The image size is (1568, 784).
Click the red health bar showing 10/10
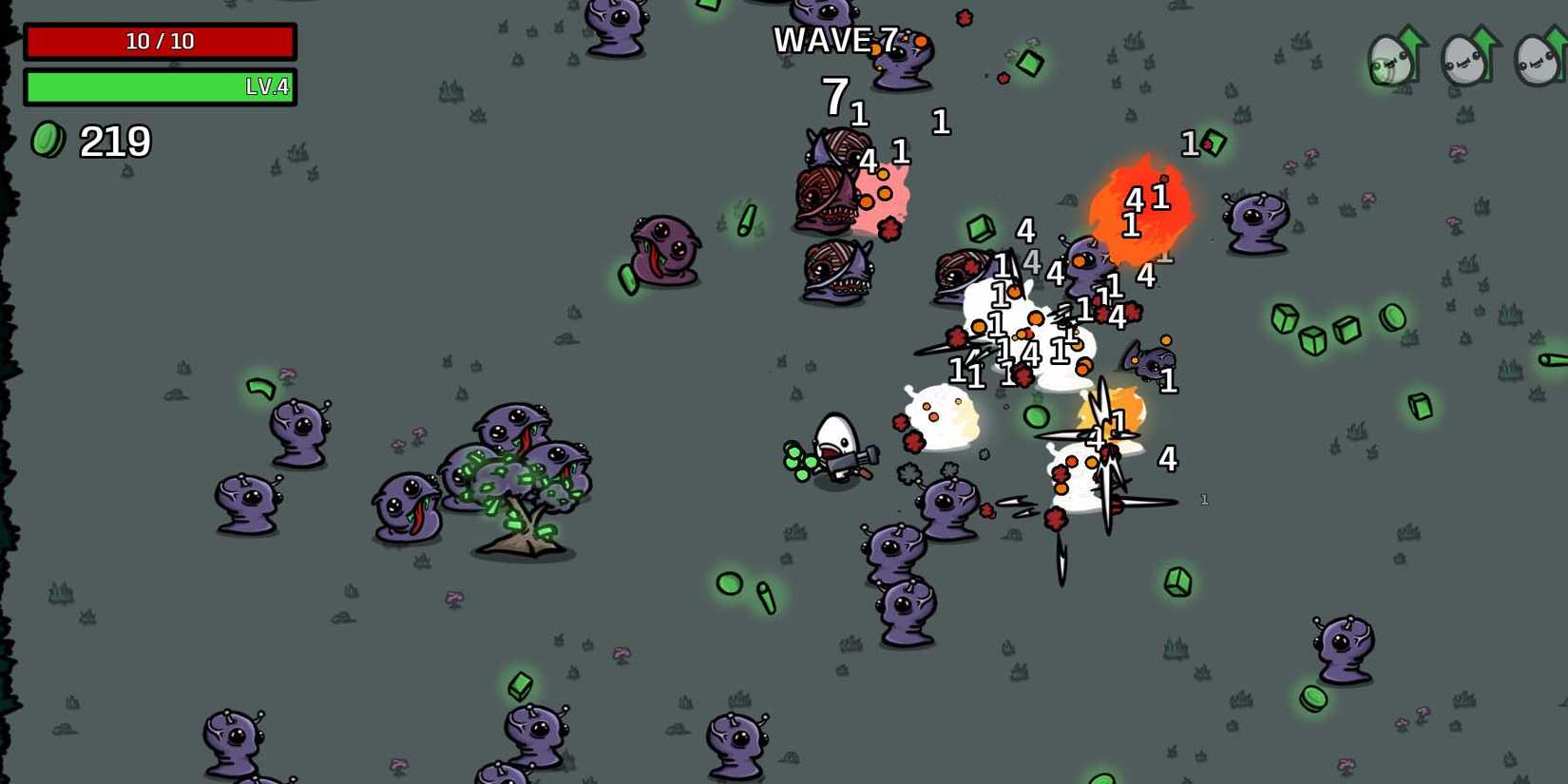(x=162, y=40)
